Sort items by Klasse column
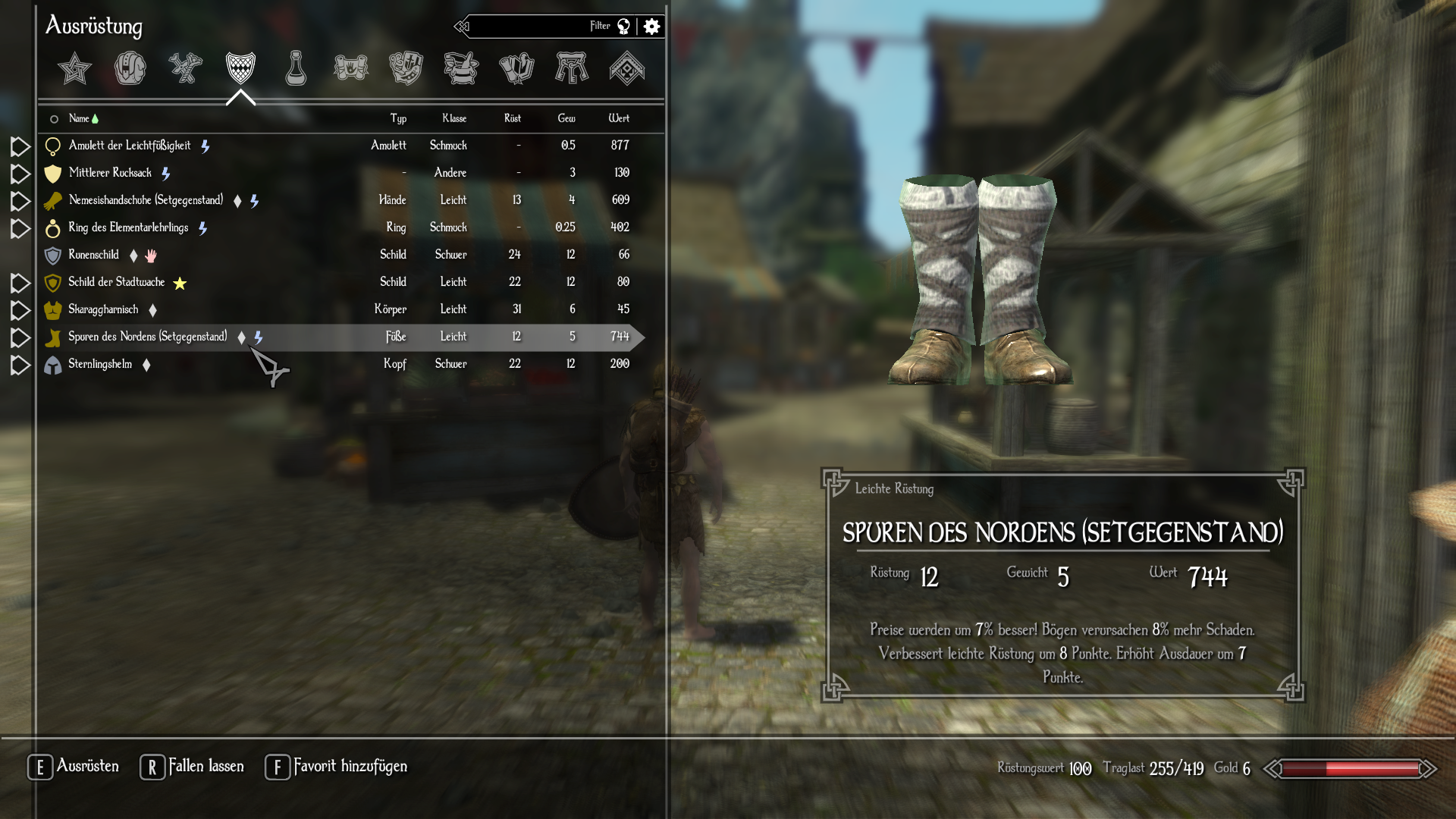 [x=454, y=118]
